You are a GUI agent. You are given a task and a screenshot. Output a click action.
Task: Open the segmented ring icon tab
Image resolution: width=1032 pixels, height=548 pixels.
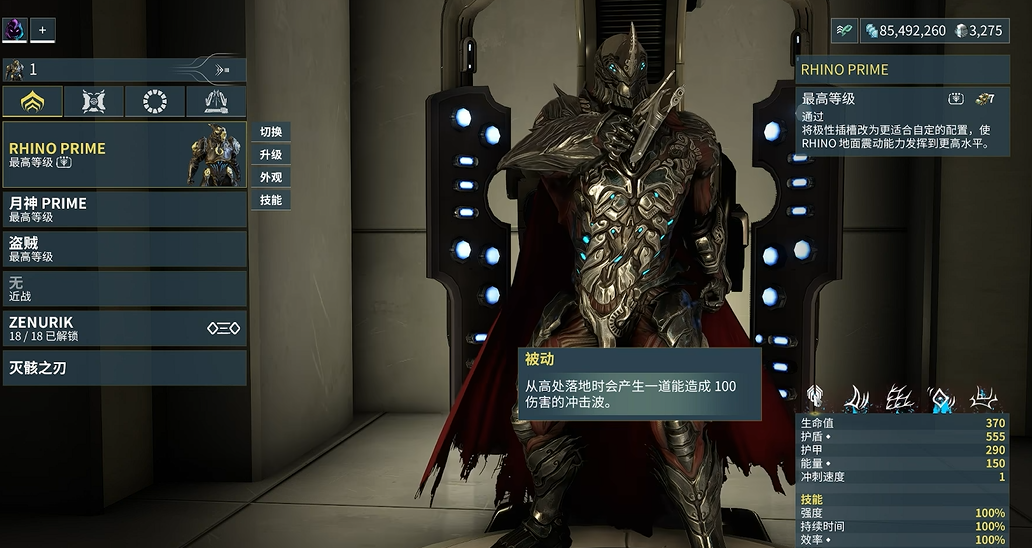point(155,101)
